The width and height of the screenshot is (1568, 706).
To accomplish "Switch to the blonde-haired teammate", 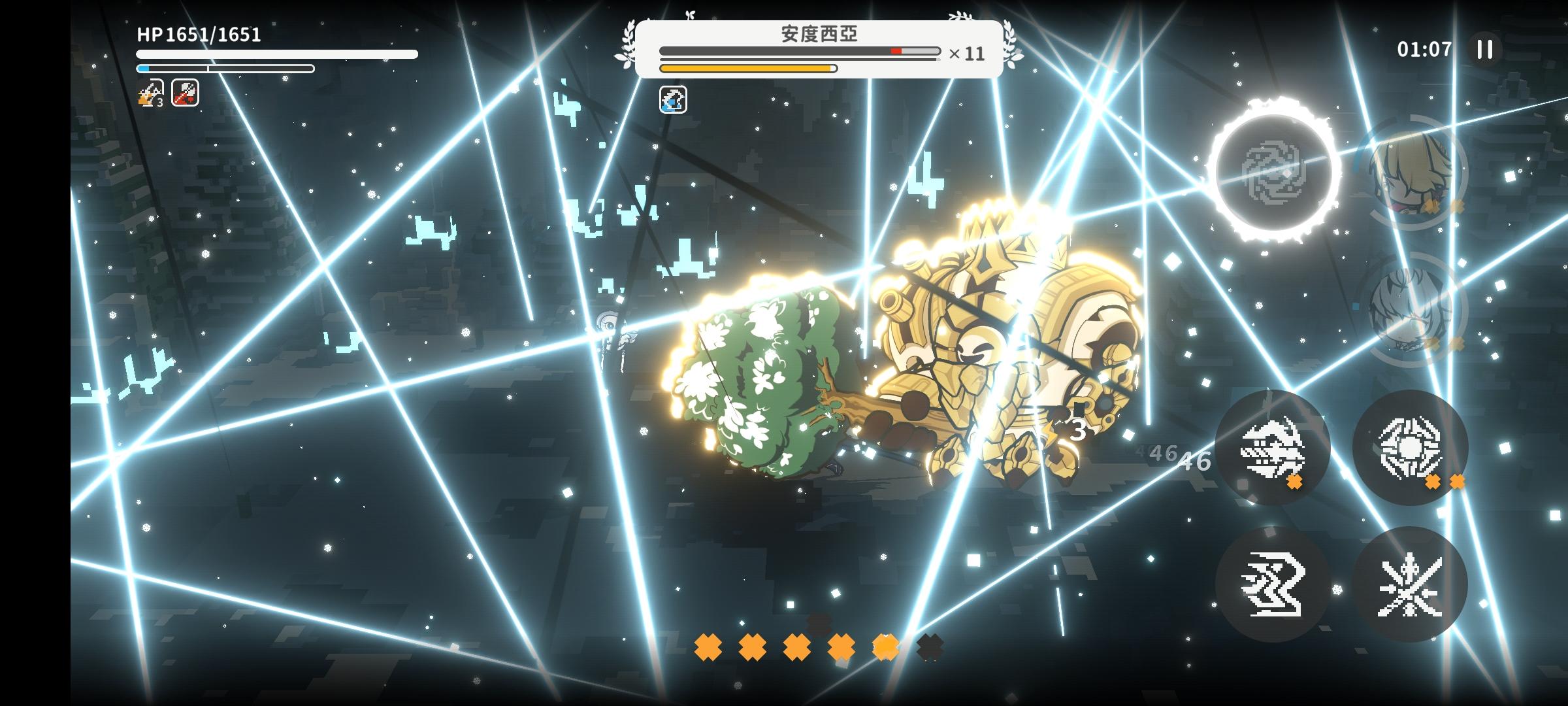I will pos(1410,173).
